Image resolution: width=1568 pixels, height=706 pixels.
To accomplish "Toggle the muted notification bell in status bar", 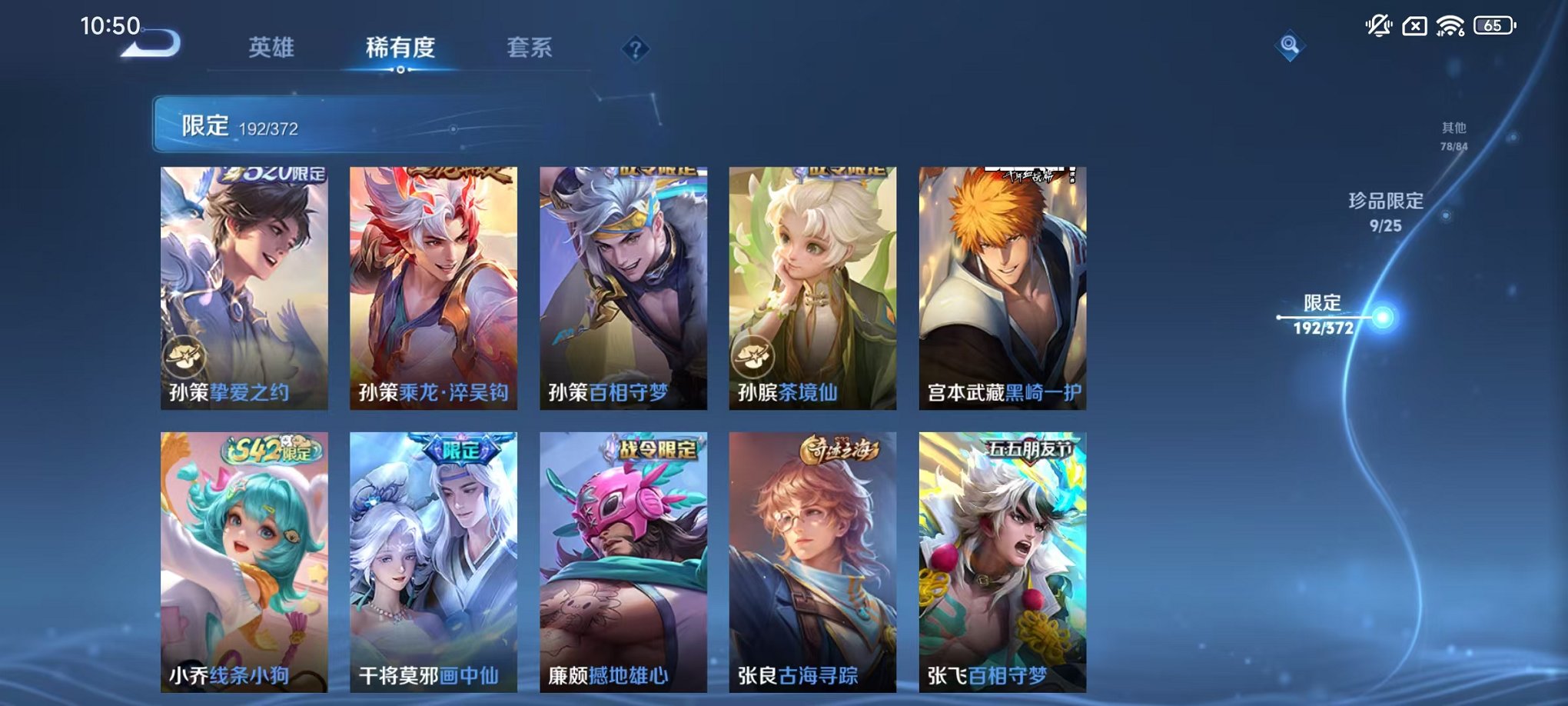I will tap(1378, 24).
